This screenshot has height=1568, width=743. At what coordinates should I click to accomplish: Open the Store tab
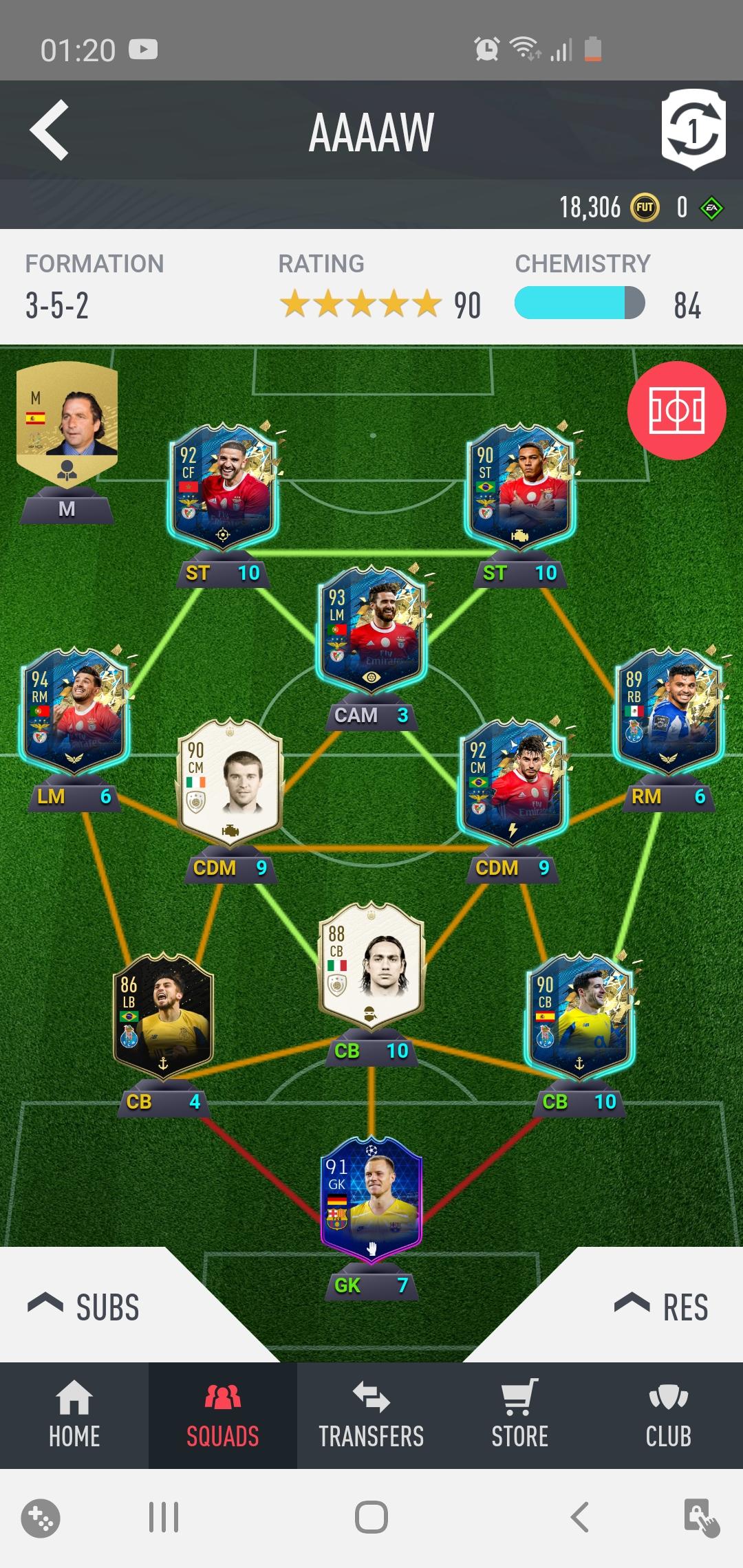pos(520,1415)
